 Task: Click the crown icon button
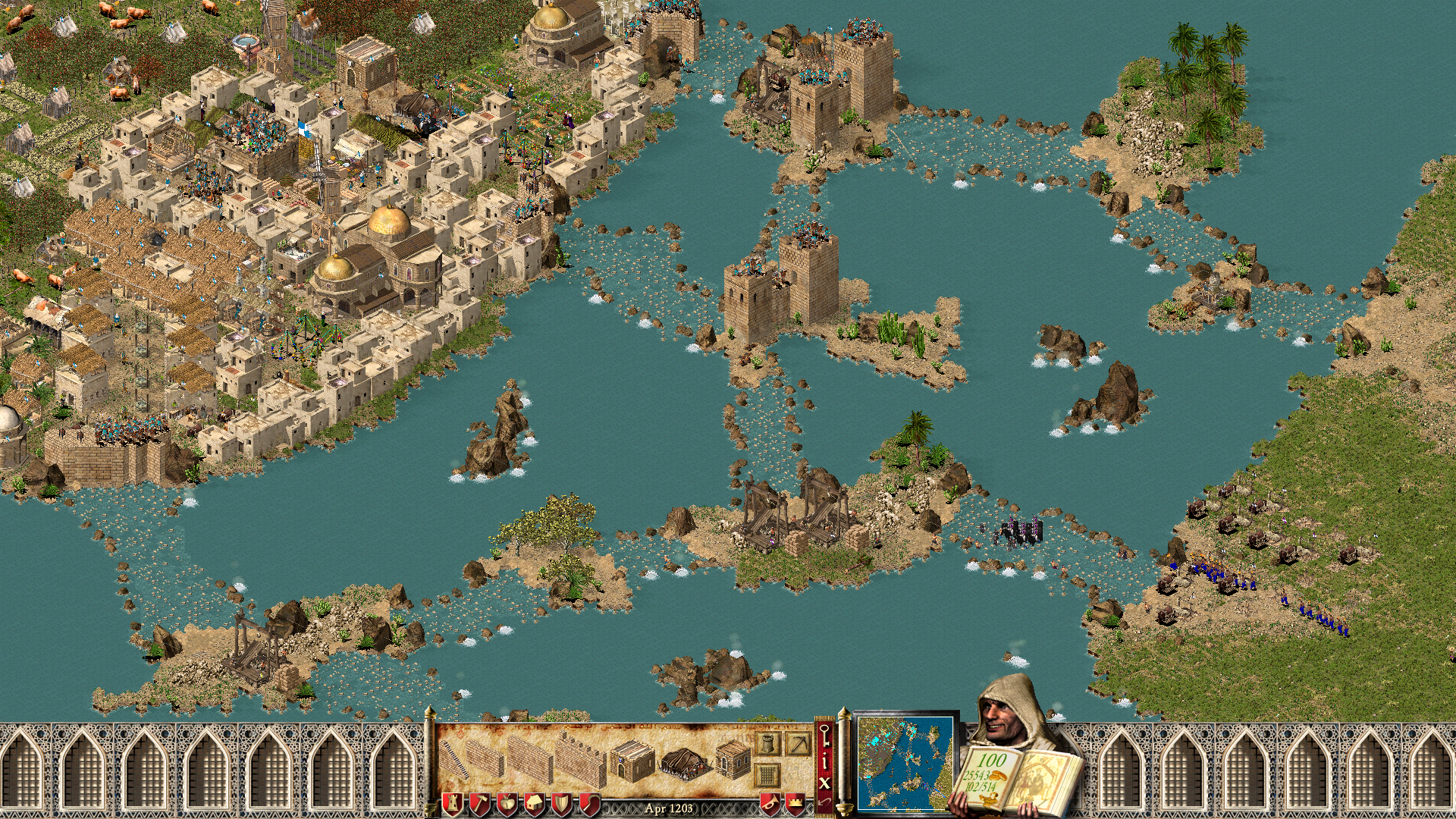pyautogui.click(x=795, y=803)
